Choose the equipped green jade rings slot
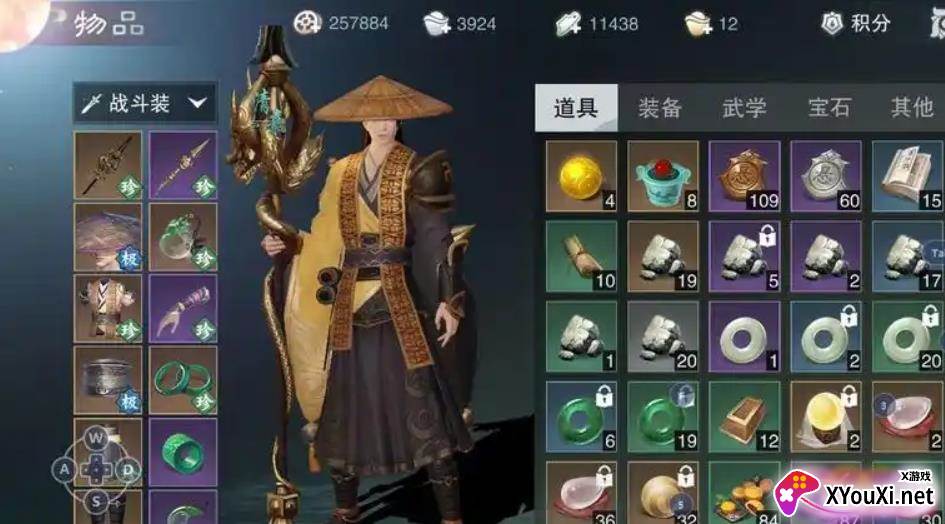The width and height of the screenshot is (945, 524). [x=183, y=380]
